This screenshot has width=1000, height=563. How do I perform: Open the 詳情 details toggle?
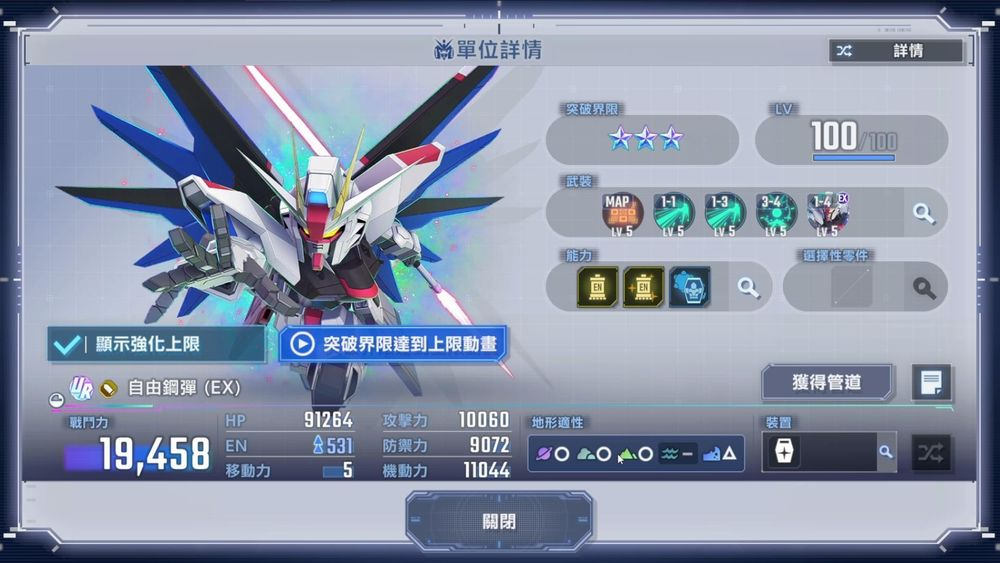click(x=895, y=51)
